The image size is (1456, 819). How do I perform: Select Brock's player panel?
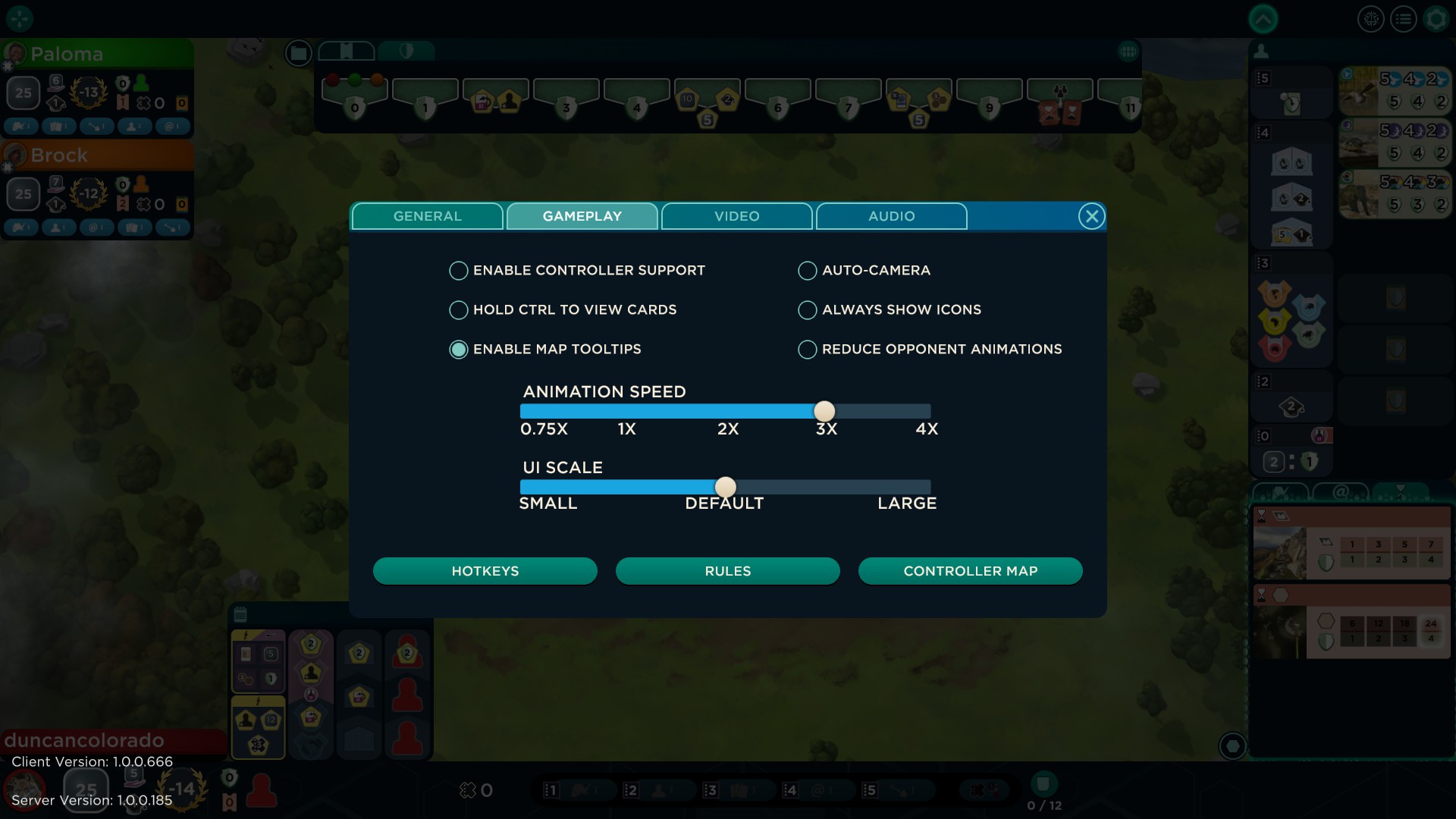click(x=97, y=155)
